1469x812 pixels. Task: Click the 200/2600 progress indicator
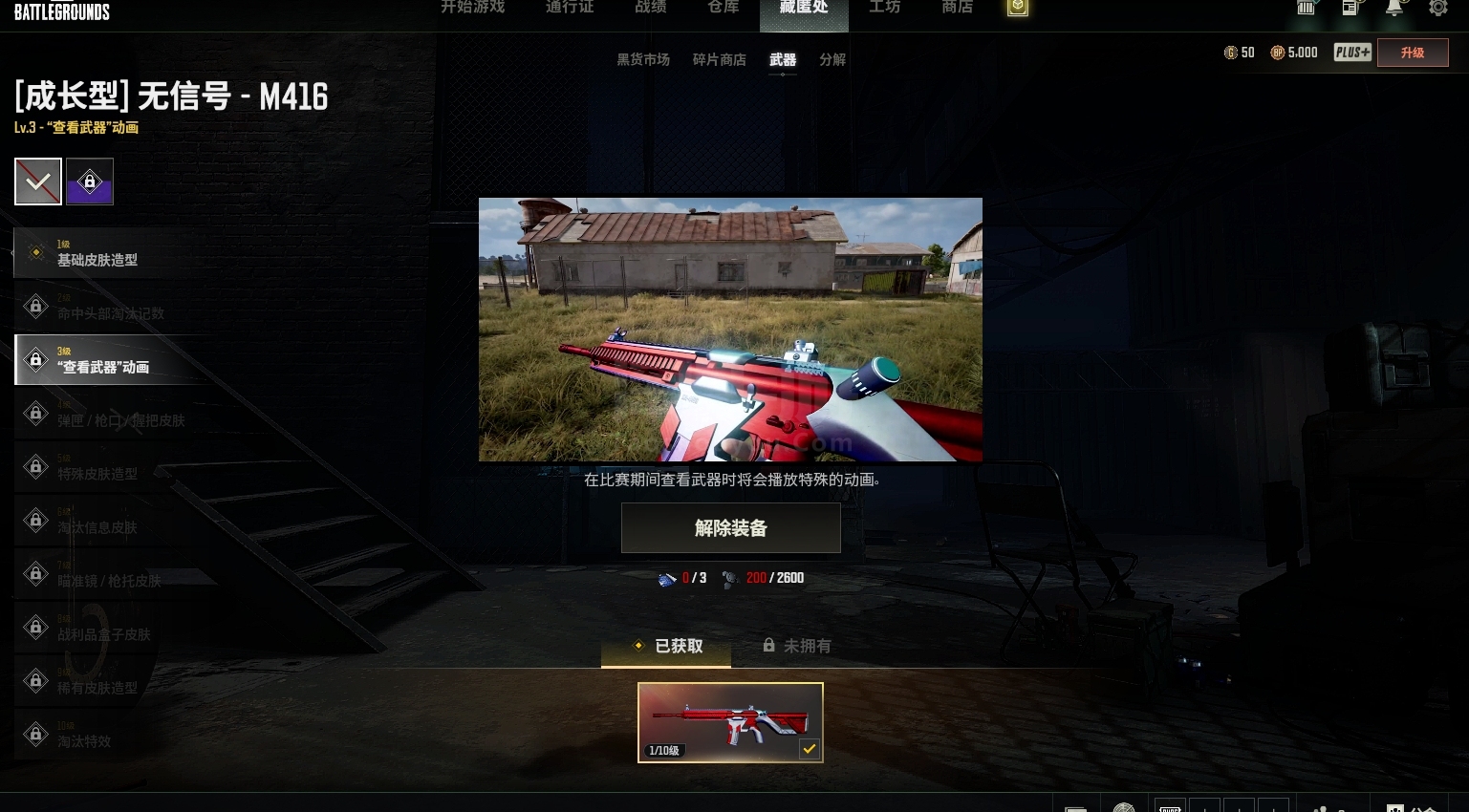click(762, 578)
